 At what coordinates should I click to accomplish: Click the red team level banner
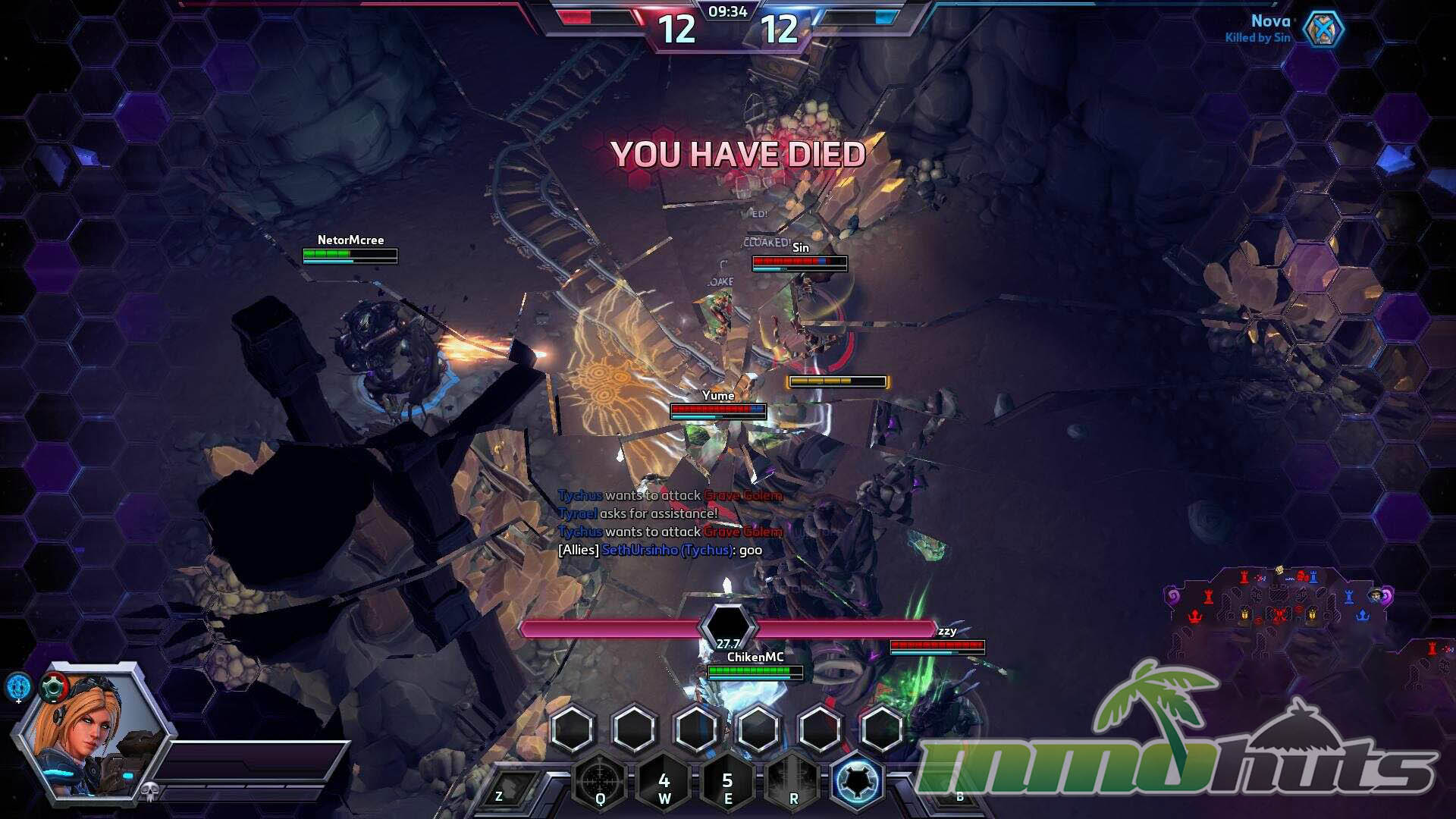(676, 30)
